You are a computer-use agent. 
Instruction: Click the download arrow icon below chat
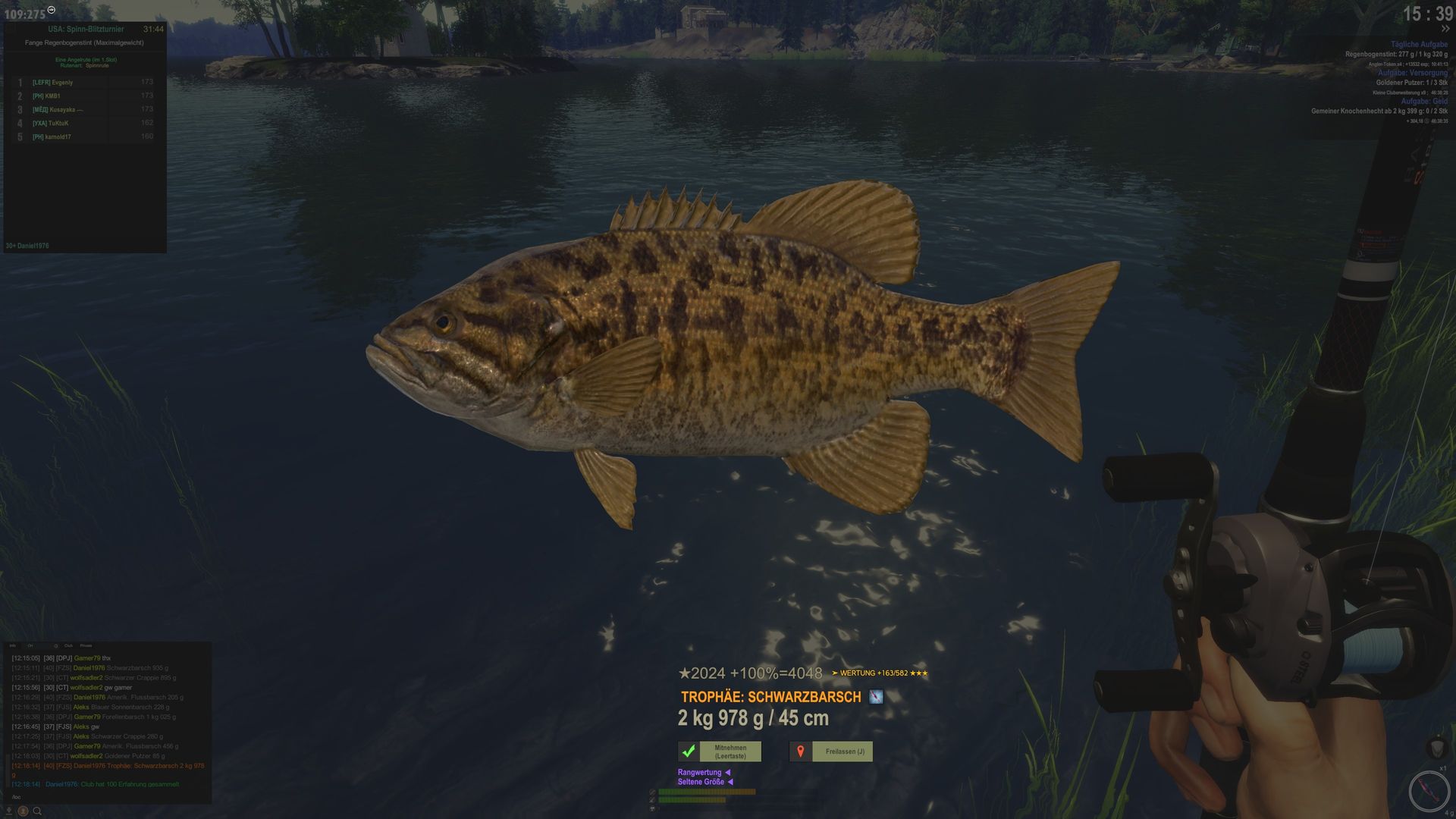(x=11, y=811)
